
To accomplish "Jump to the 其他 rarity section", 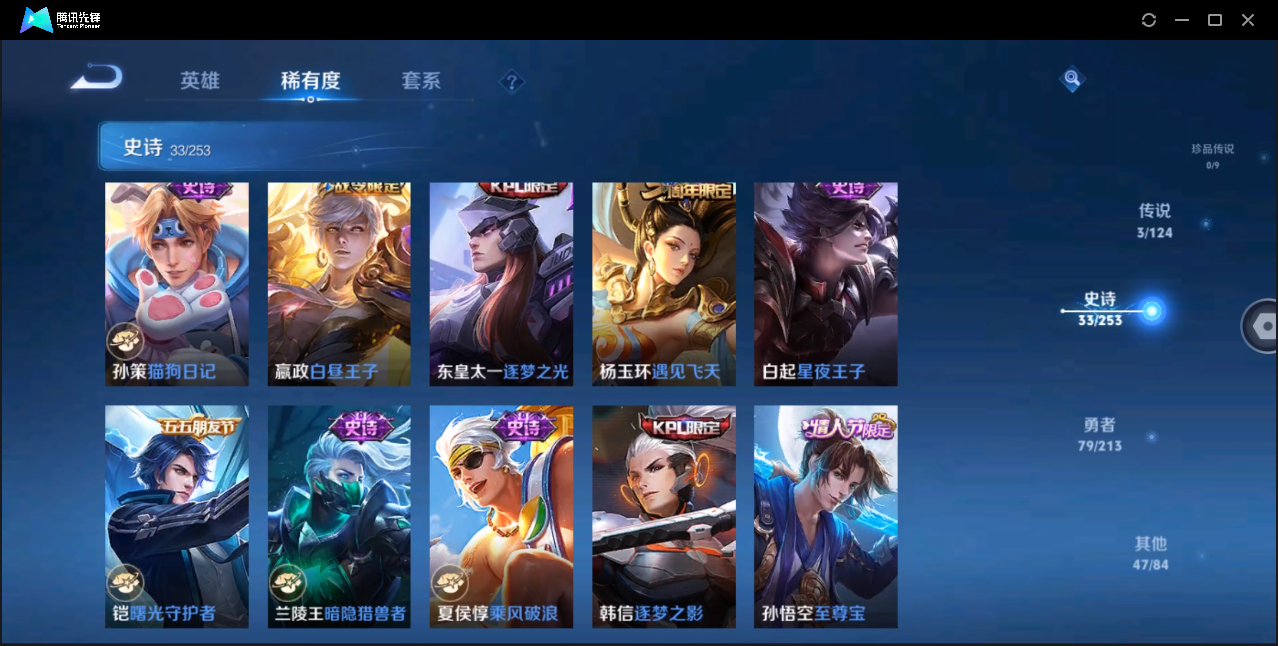I will point(1150,553).
